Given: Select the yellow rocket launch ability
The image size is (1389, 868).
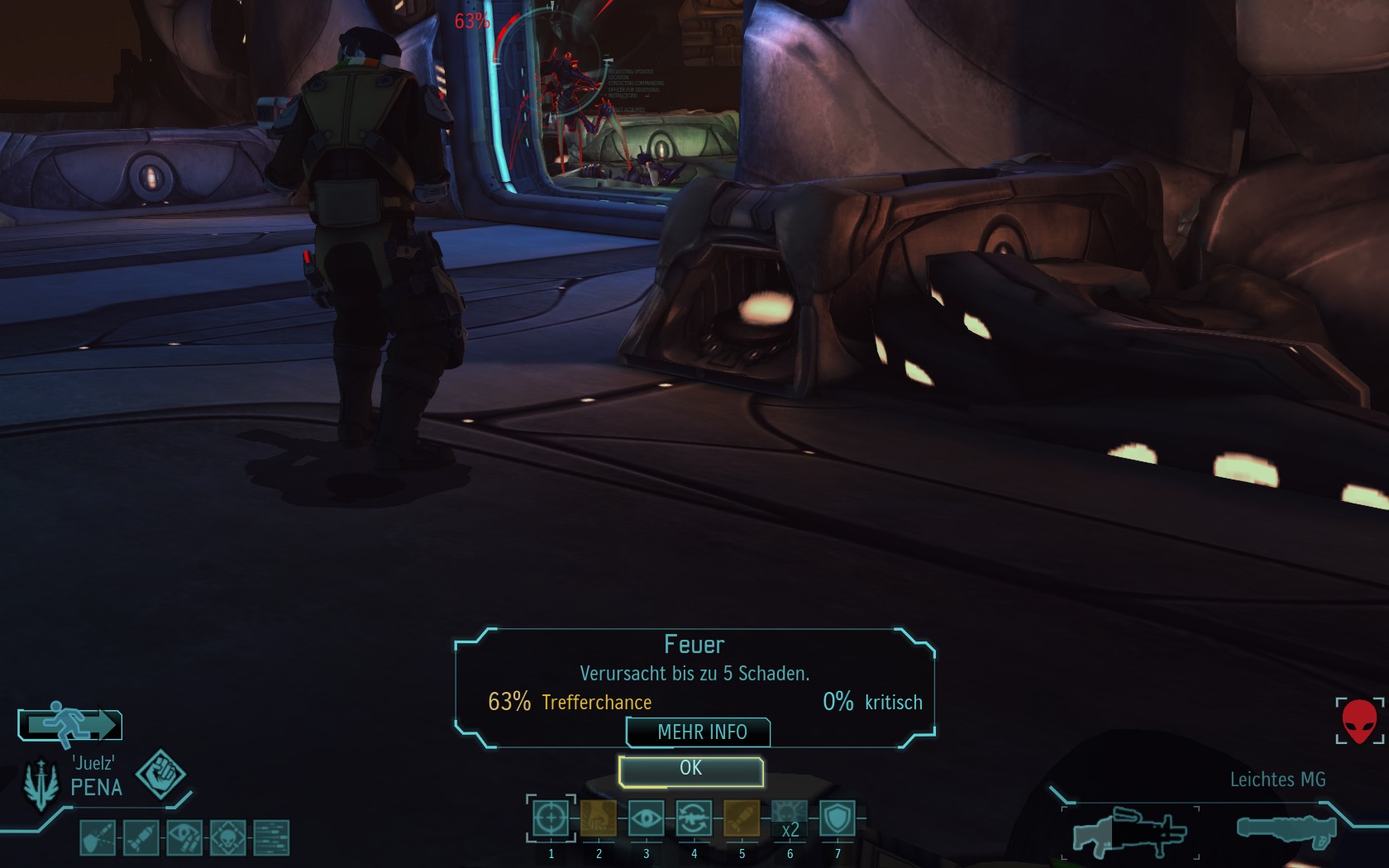Looking at the screenshot, I should [x=742, y=818].
